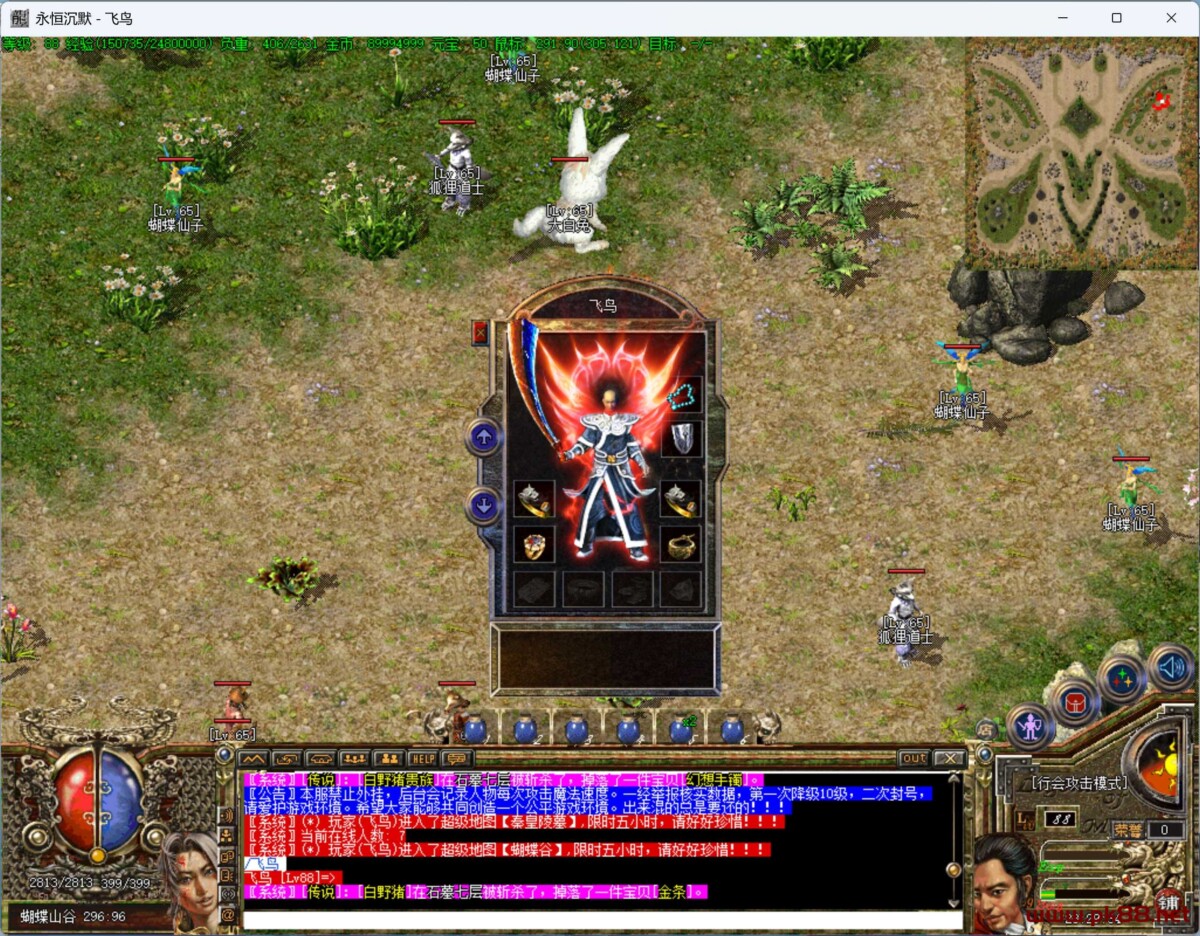Maximize the game window
1200x936 pixels.
tap(1117, 18)
